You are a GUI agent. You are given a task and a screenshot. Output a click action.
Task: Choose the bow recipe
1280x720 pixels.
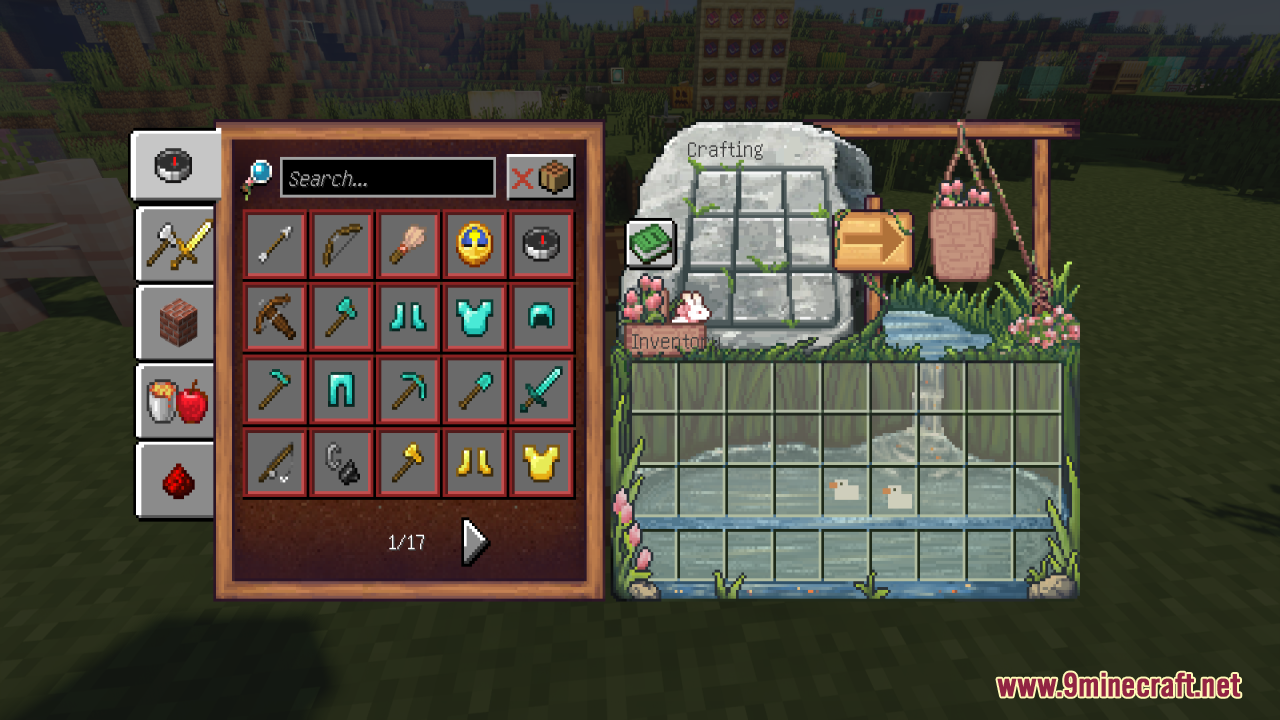[x=341, y=244]
